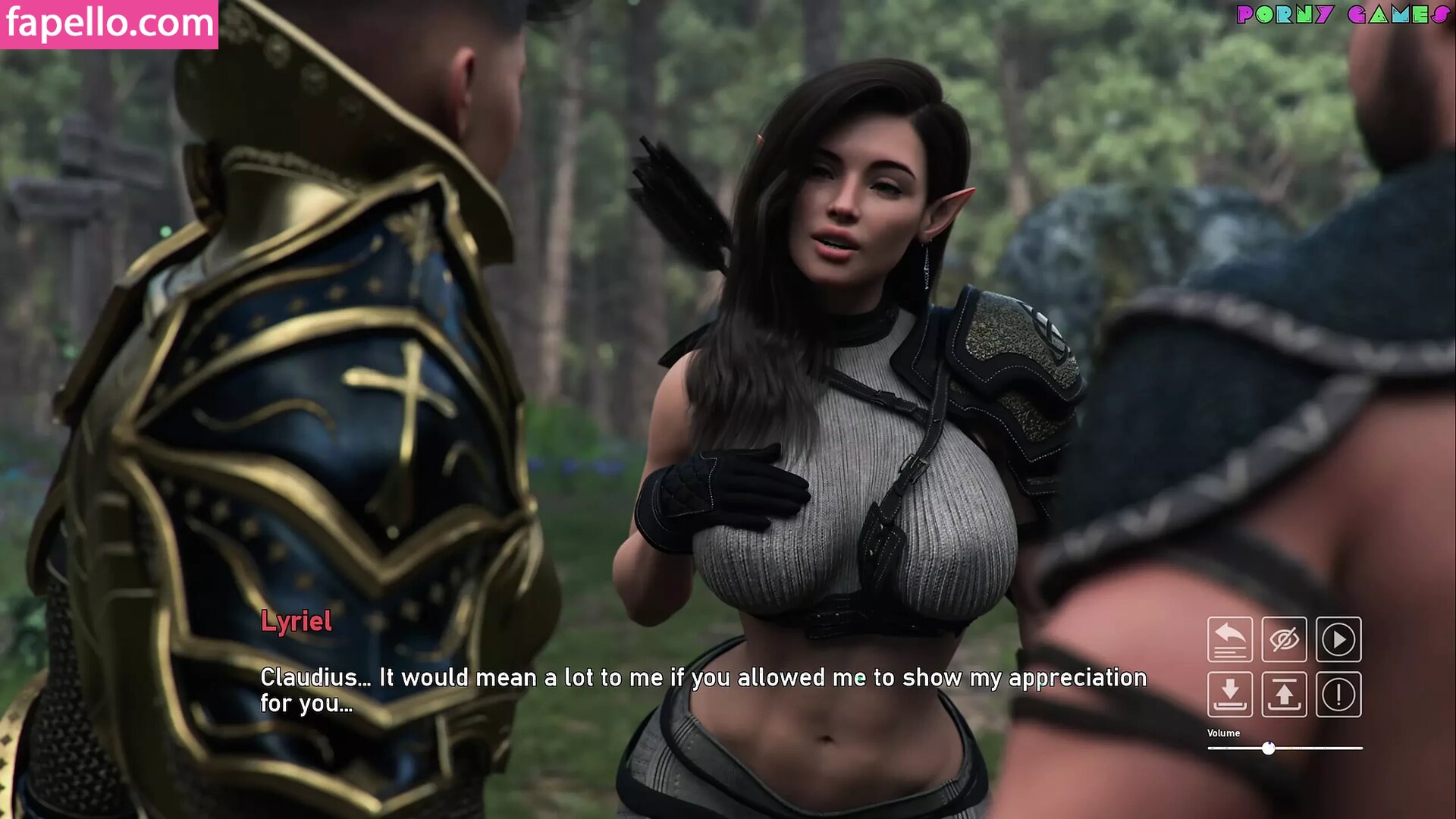Image resolution: width=1456 pixels, height=819 pixels.
Task: Load a game with the upload-arrow icon
Action: [1284, 694]
